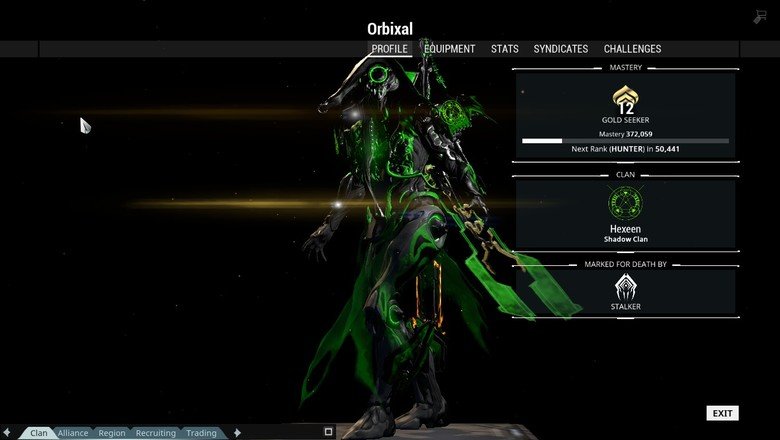View the Challenges tab

click(632, 48)
